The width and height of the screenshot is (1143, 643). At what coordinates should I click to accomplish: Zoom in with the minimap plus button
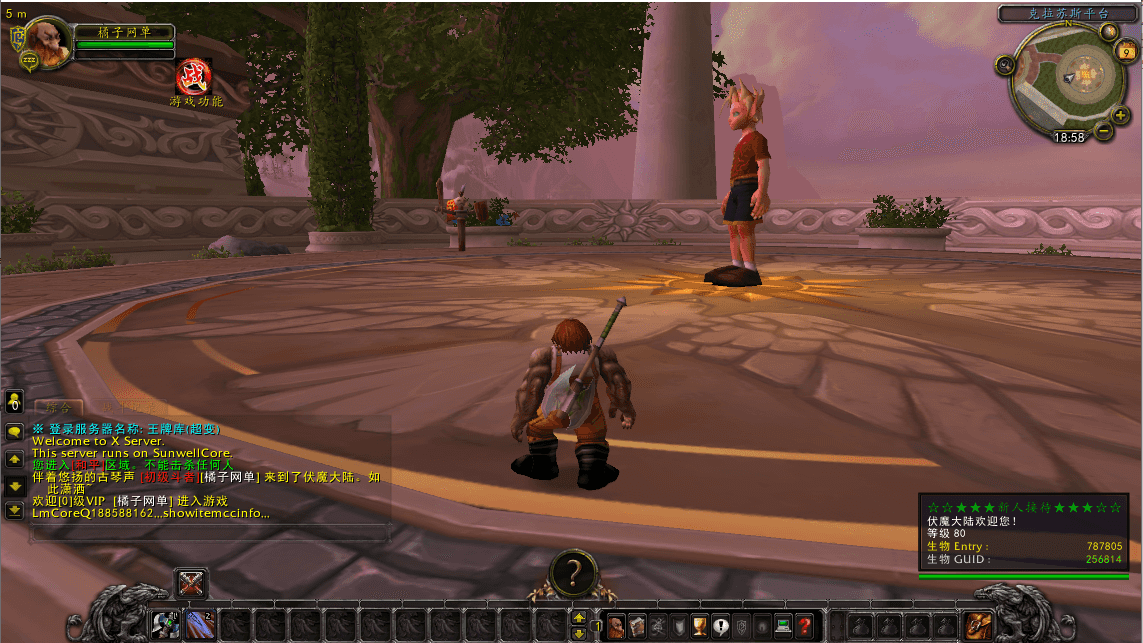[1120, 115]
